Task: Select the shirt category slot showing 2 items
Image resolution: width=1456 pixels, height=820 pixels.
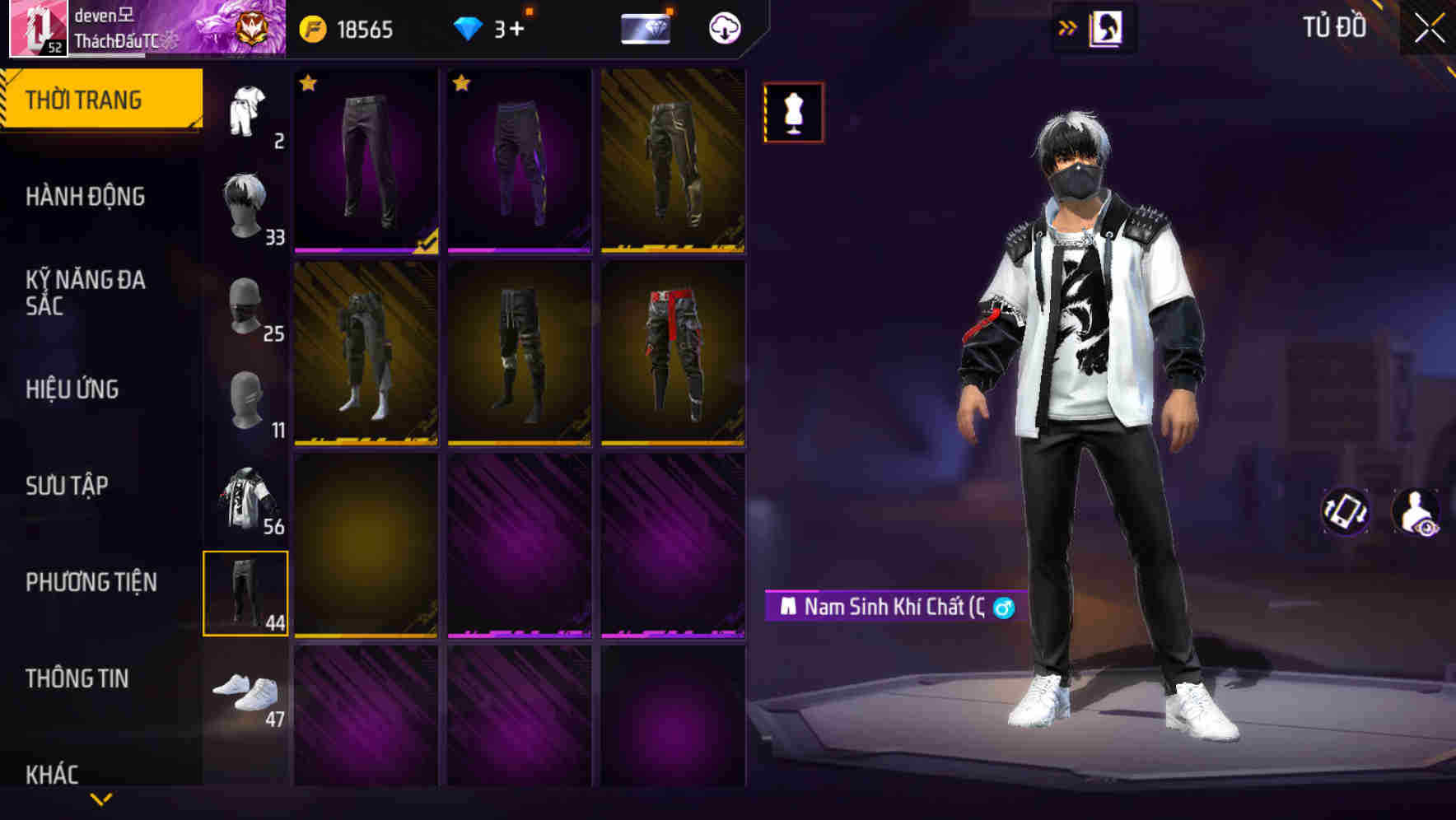Action: [245, 111]
